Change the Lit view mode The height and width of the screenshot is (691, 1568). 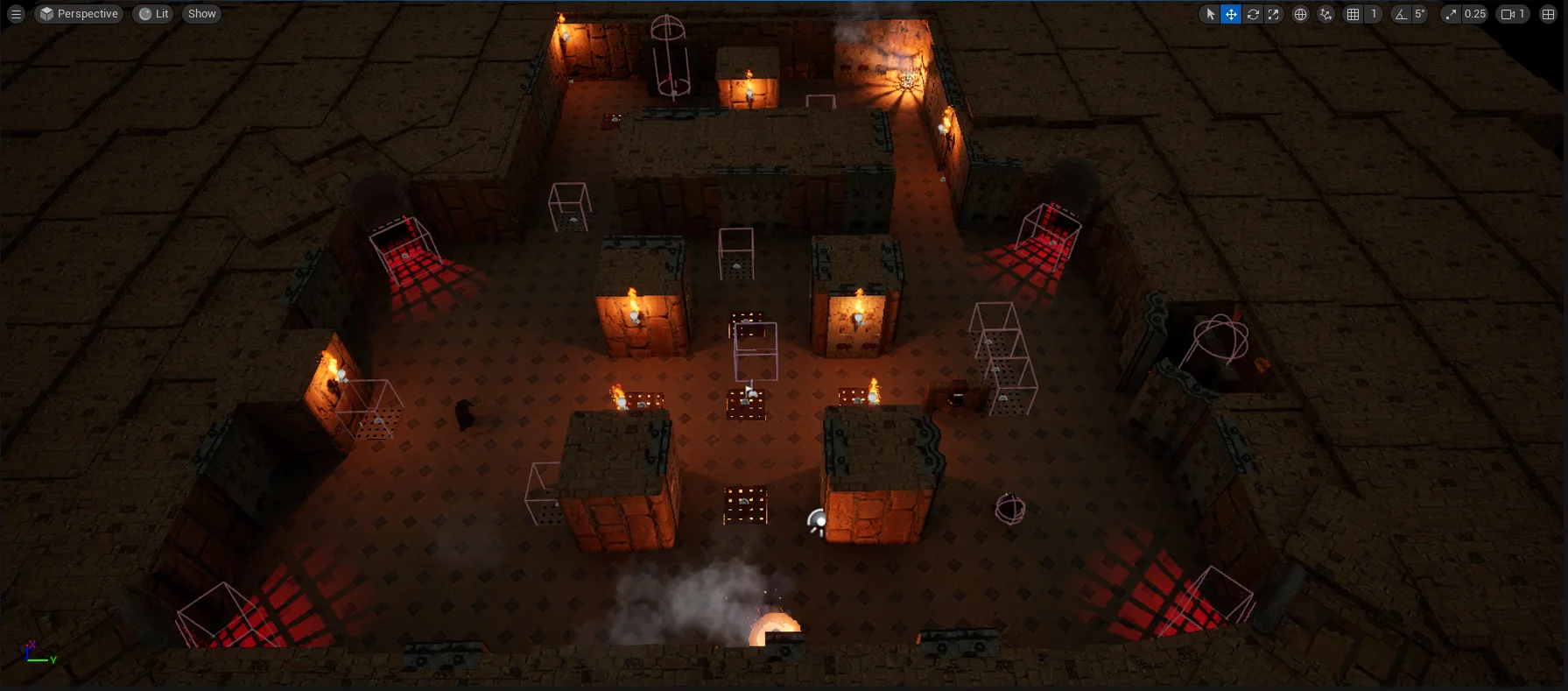154,14
